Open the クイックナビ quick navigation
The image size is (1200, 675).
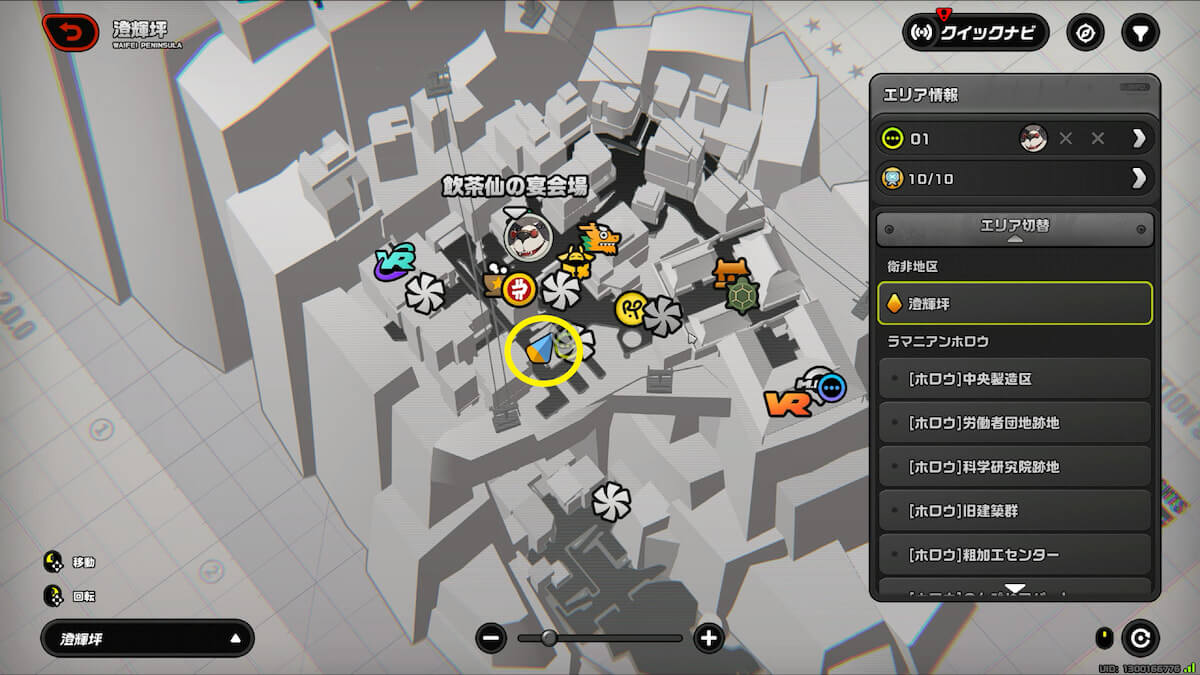click(975, 32)
